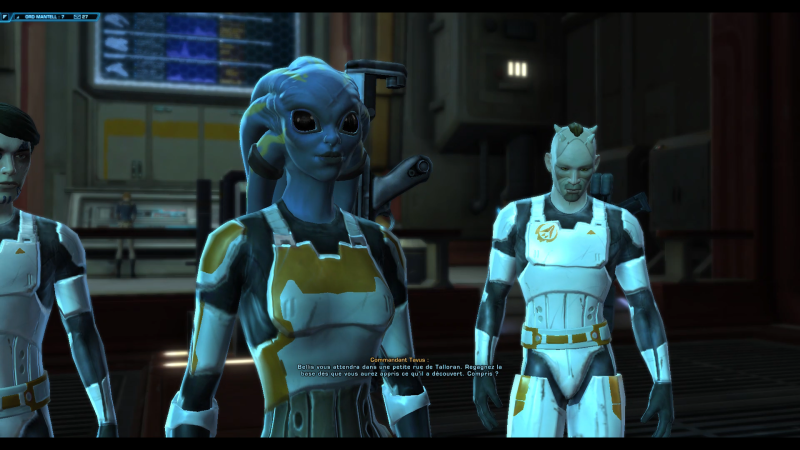
Task: Open the mail envelope icon
Action: point(78,17)
